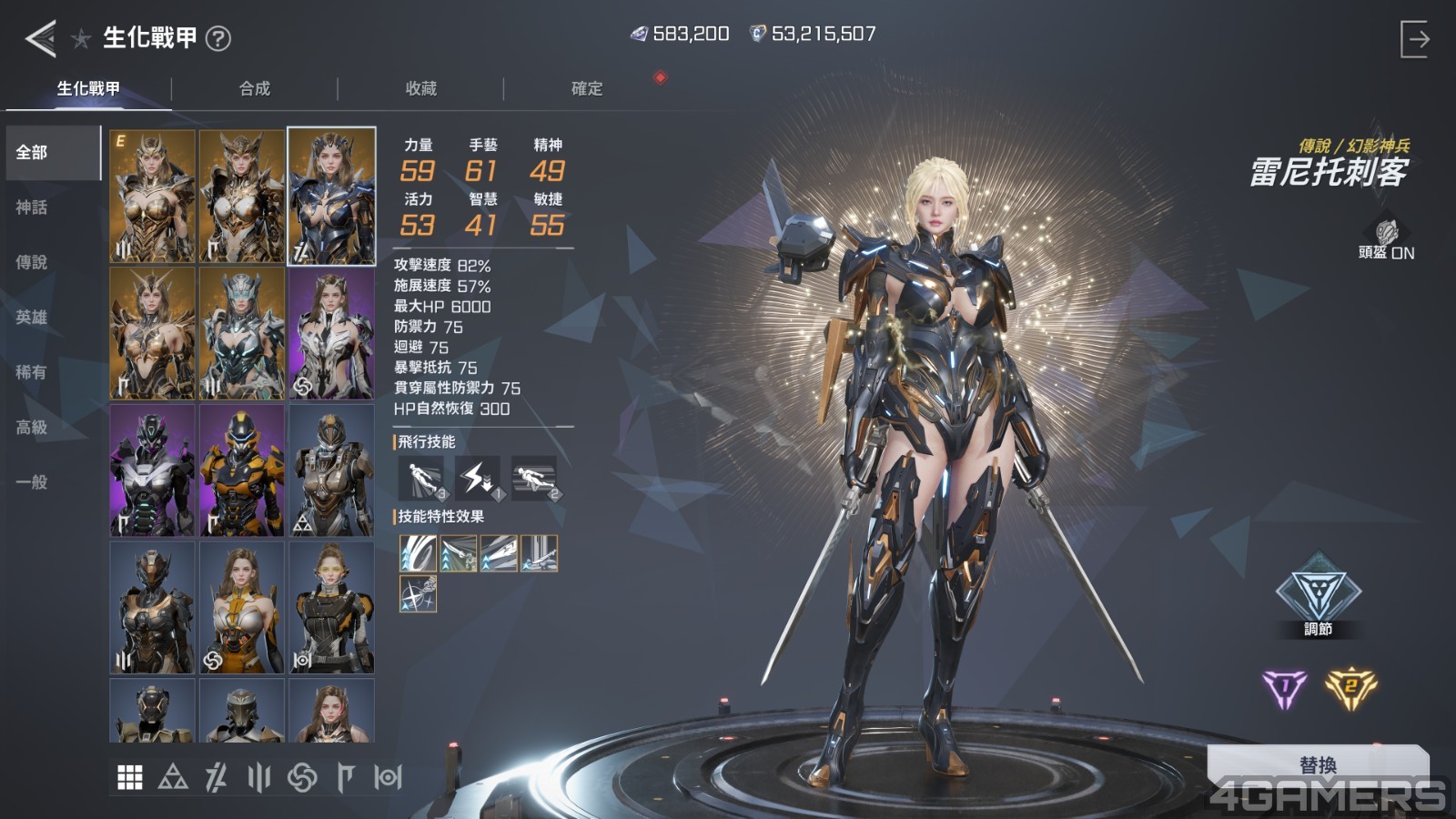
Task: Choose the gold preset 2 badge
Action: [1350, 688]
